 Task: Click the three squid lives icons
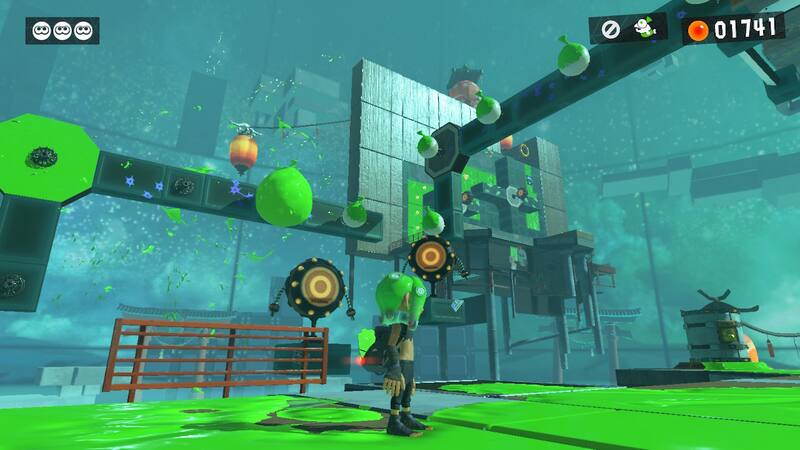(62, 30)
